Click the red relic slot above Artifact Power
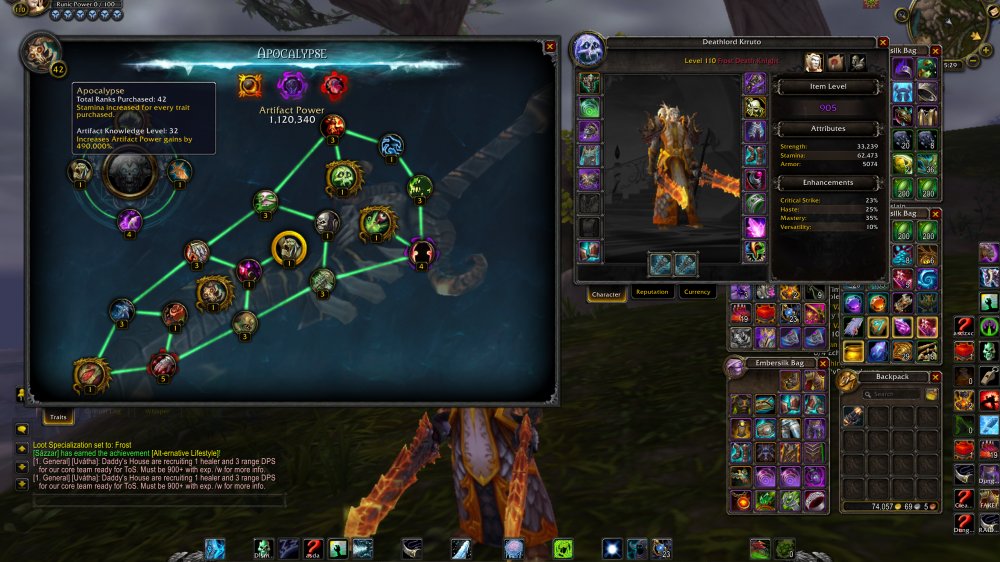This screenshot has width=1000, height=562. (x=332, y=85)
